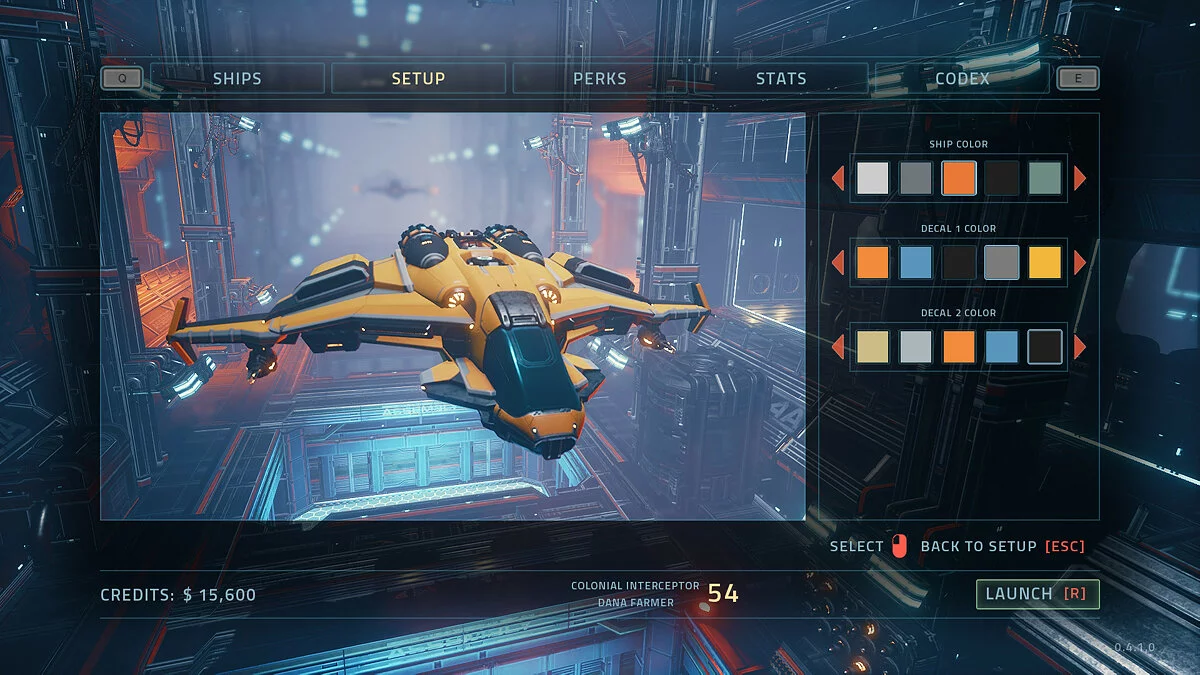
Task: Open the Ships tab
Action: click(237, 78)
